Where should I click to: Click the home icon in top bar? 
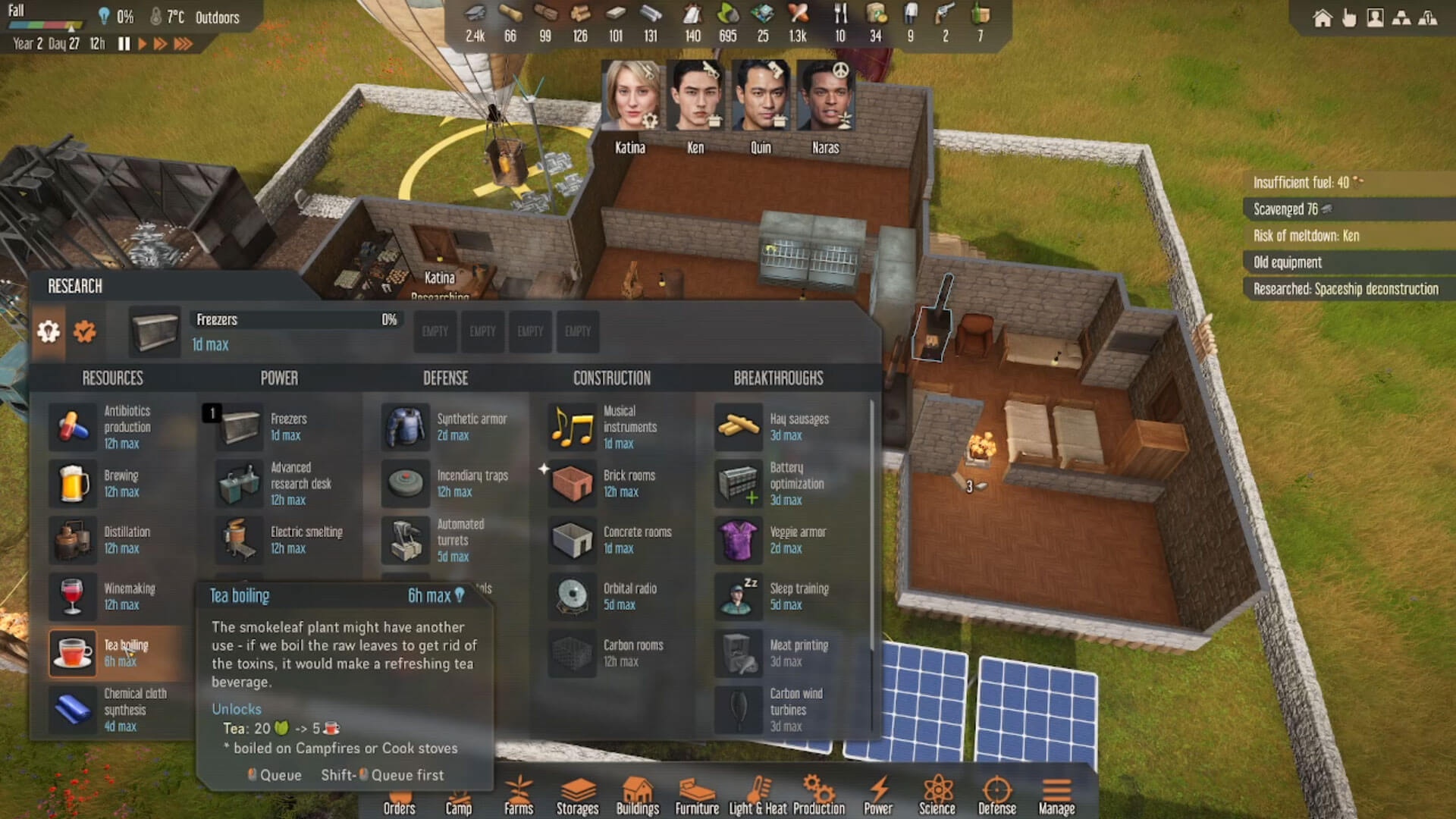point(1323,18)
